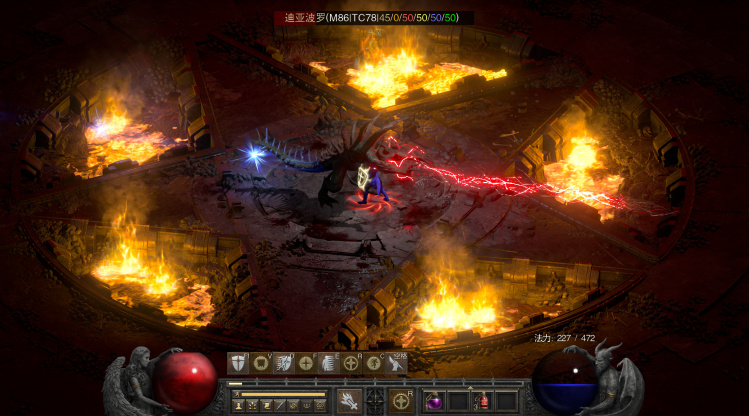This screenshot has width=749, height=416.
Task: Select the skill bound to the space key
Action: point(398,363)
